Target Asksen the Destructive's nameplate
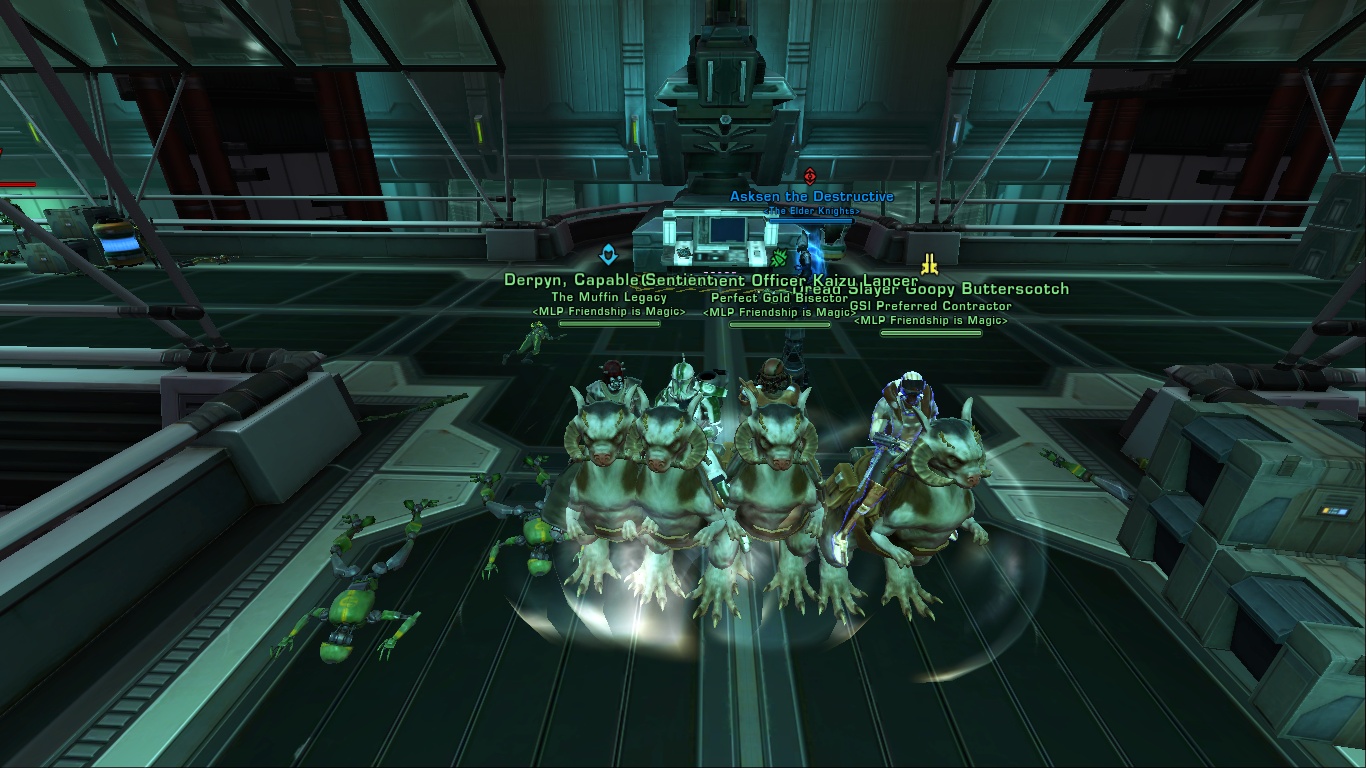Viewport: 1366px width, 768px height. click(x=811, y=197)
